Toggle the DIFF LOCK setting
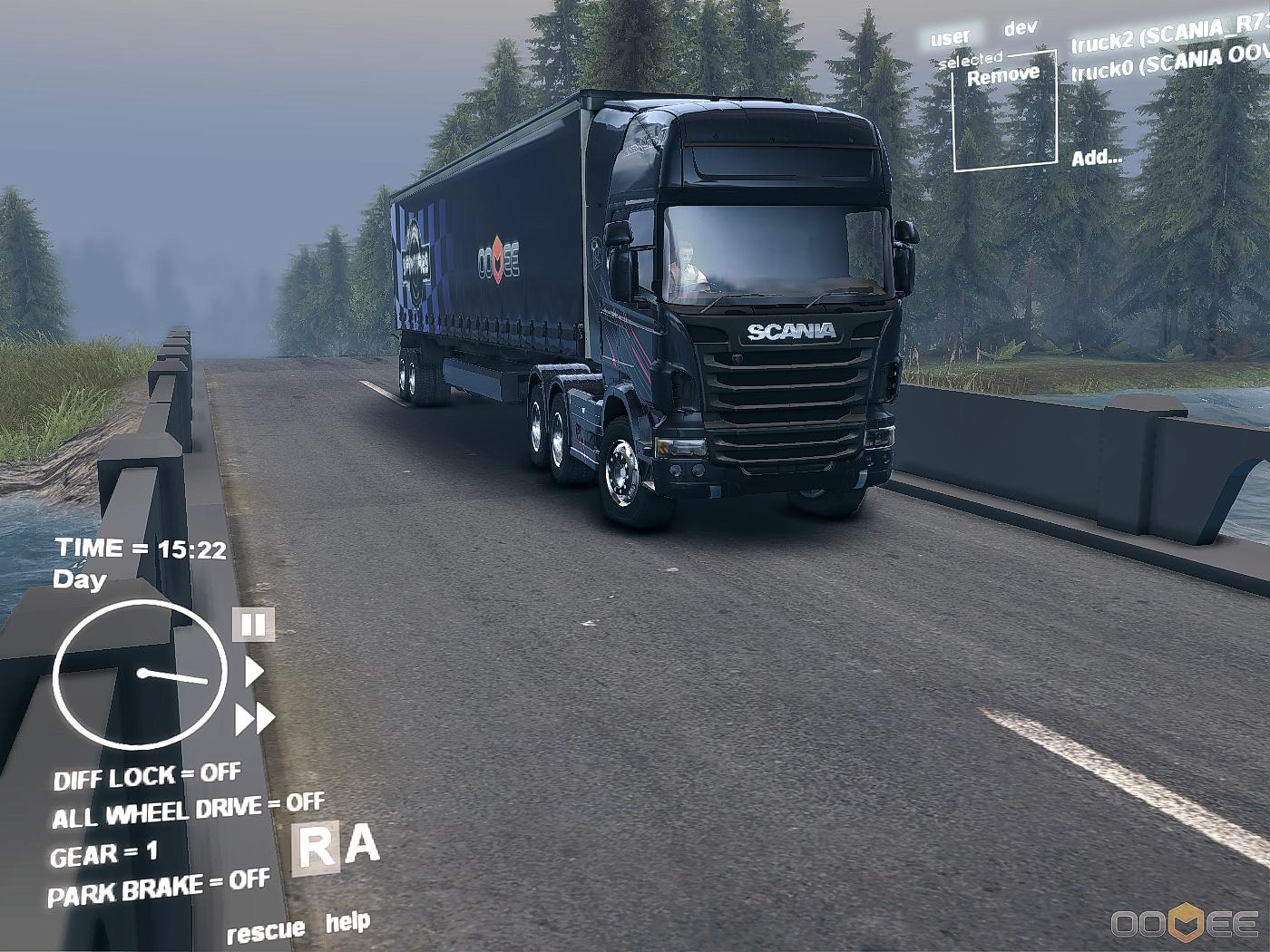1270x952 pixels. 147,776
